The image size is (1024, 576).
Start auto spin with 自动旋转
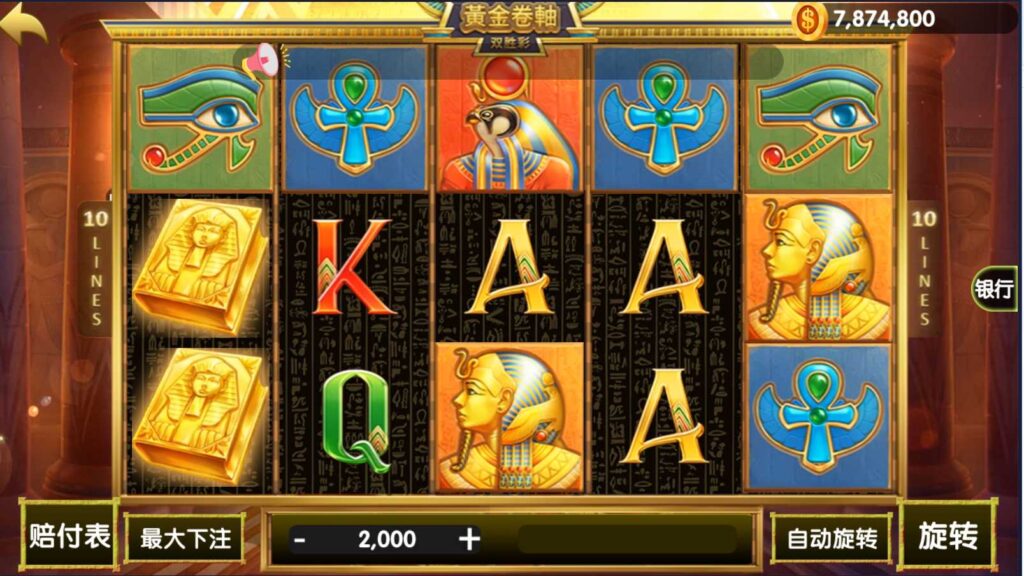point(831,539)
